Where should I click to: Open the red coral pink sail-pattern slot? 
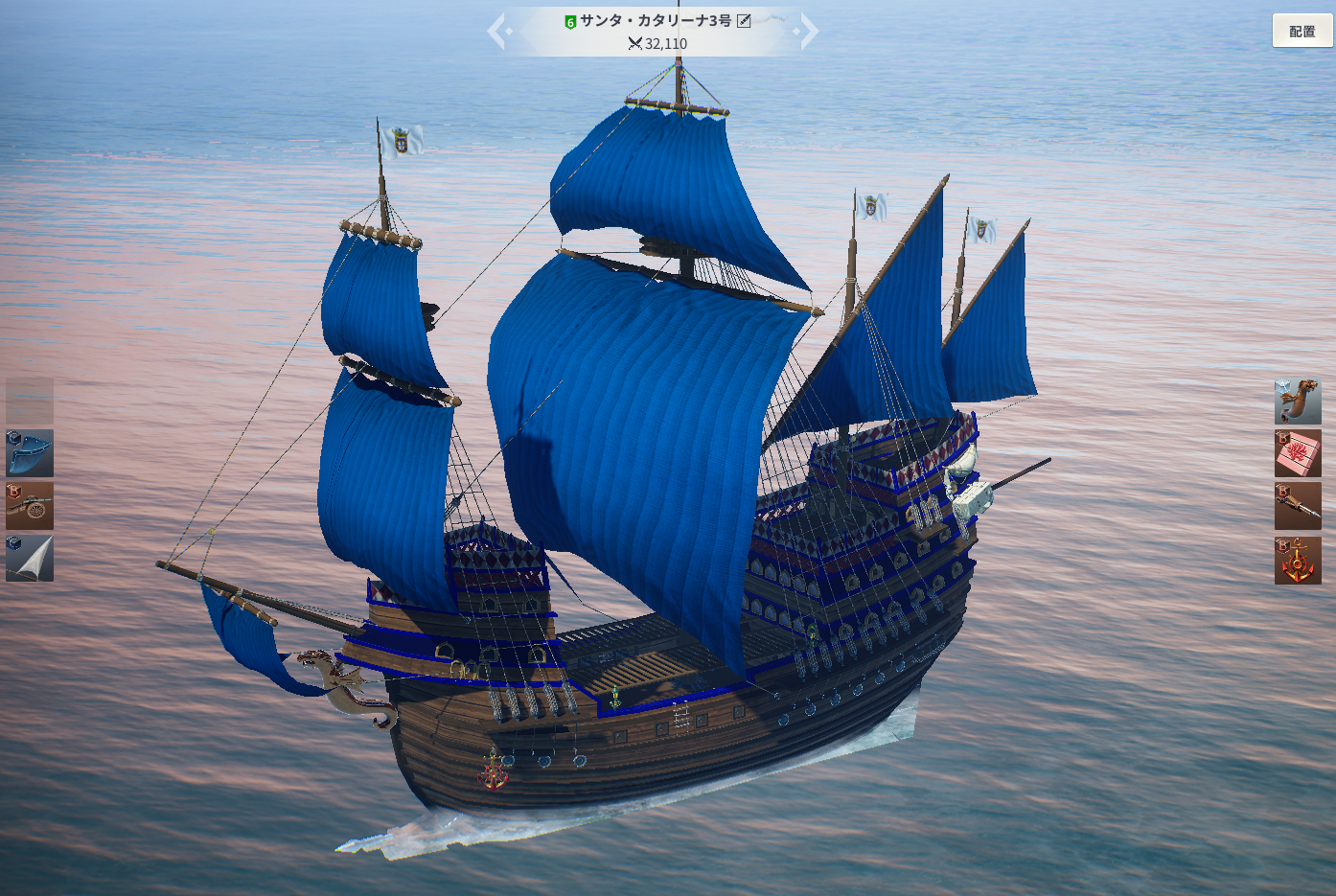tap(1298, 453)
